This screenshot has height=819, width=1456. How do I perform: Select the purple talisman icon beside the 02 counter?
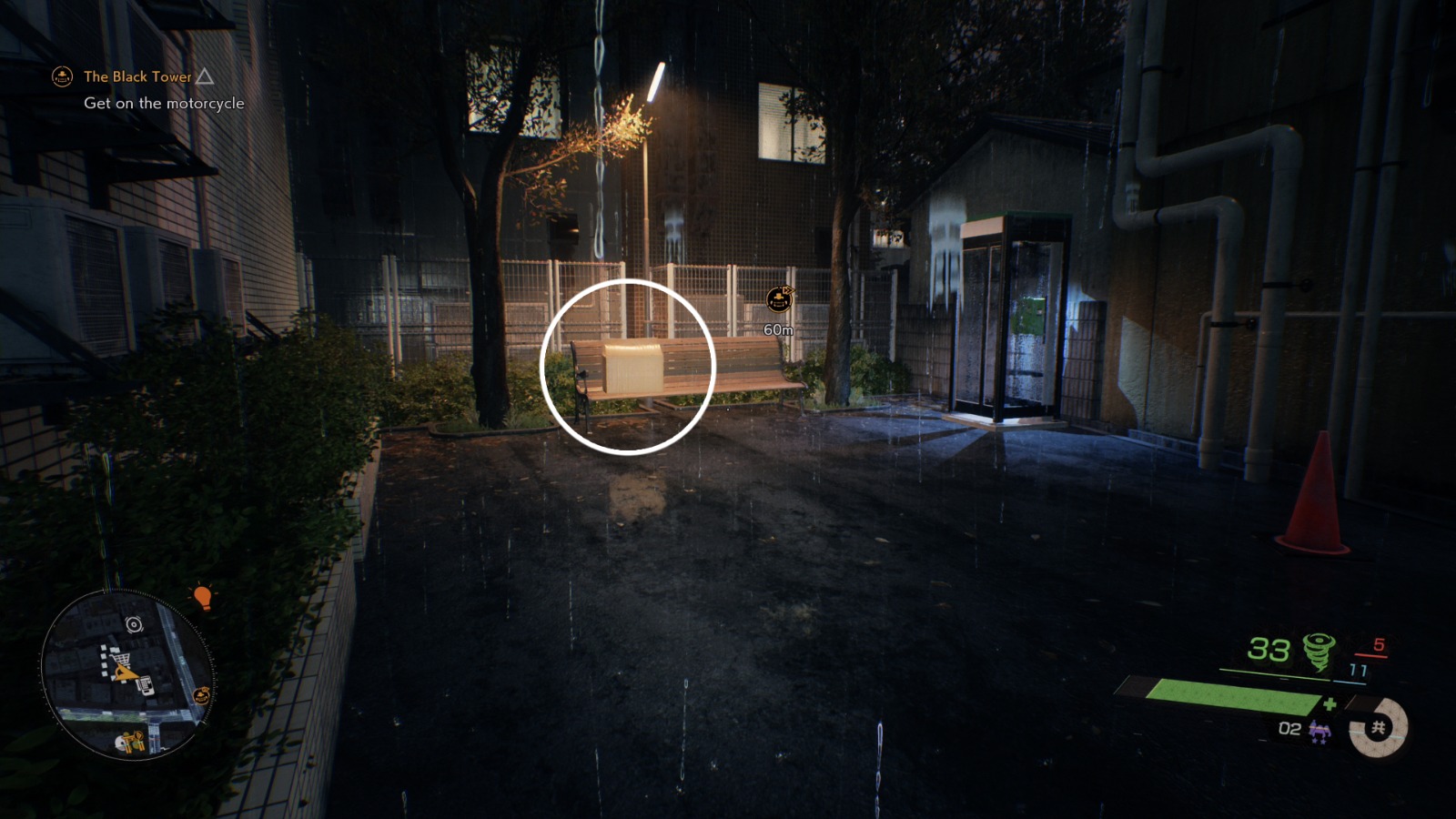(x=1321, y=731)
